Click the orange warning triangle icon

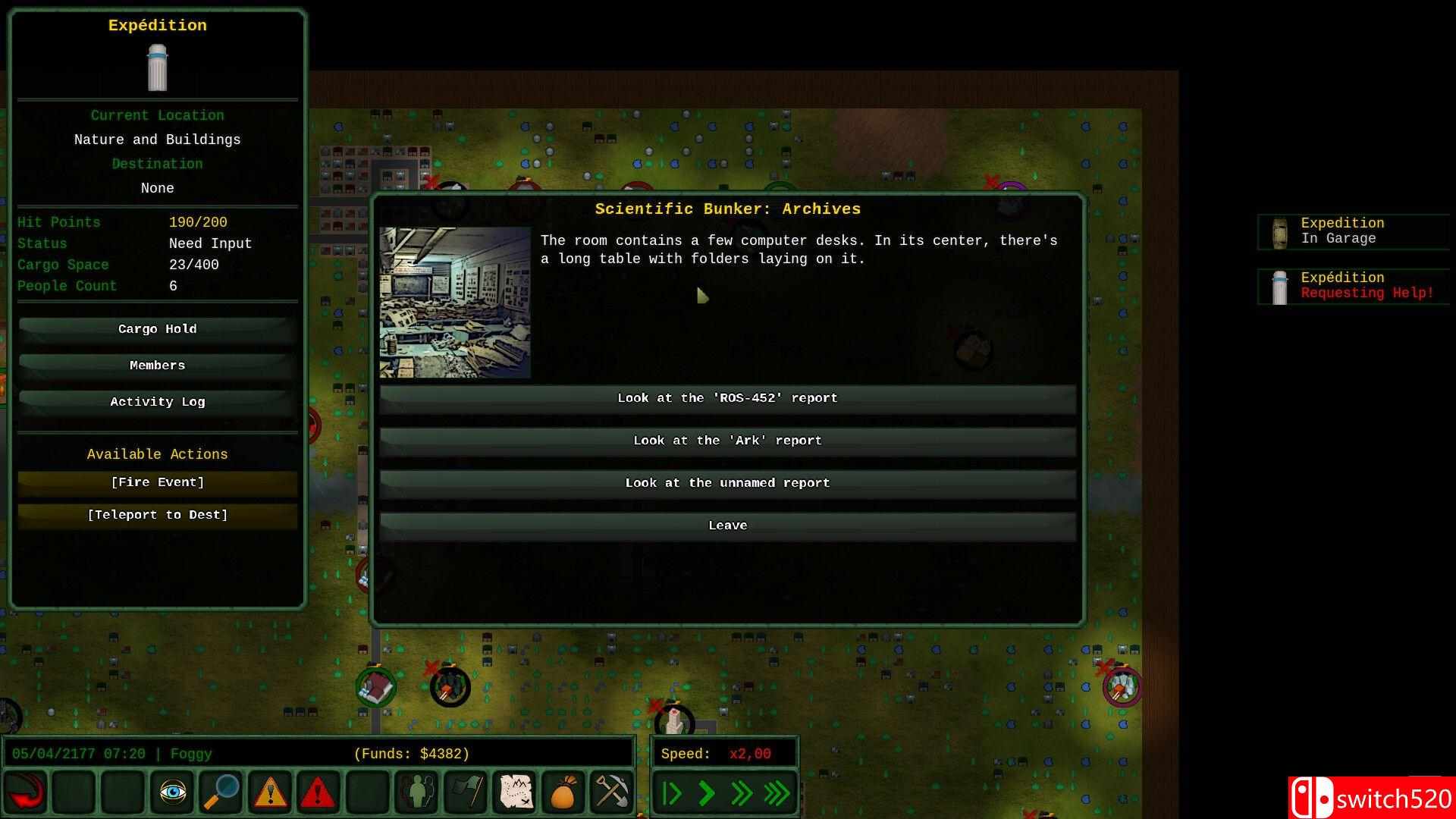(269, 793)
